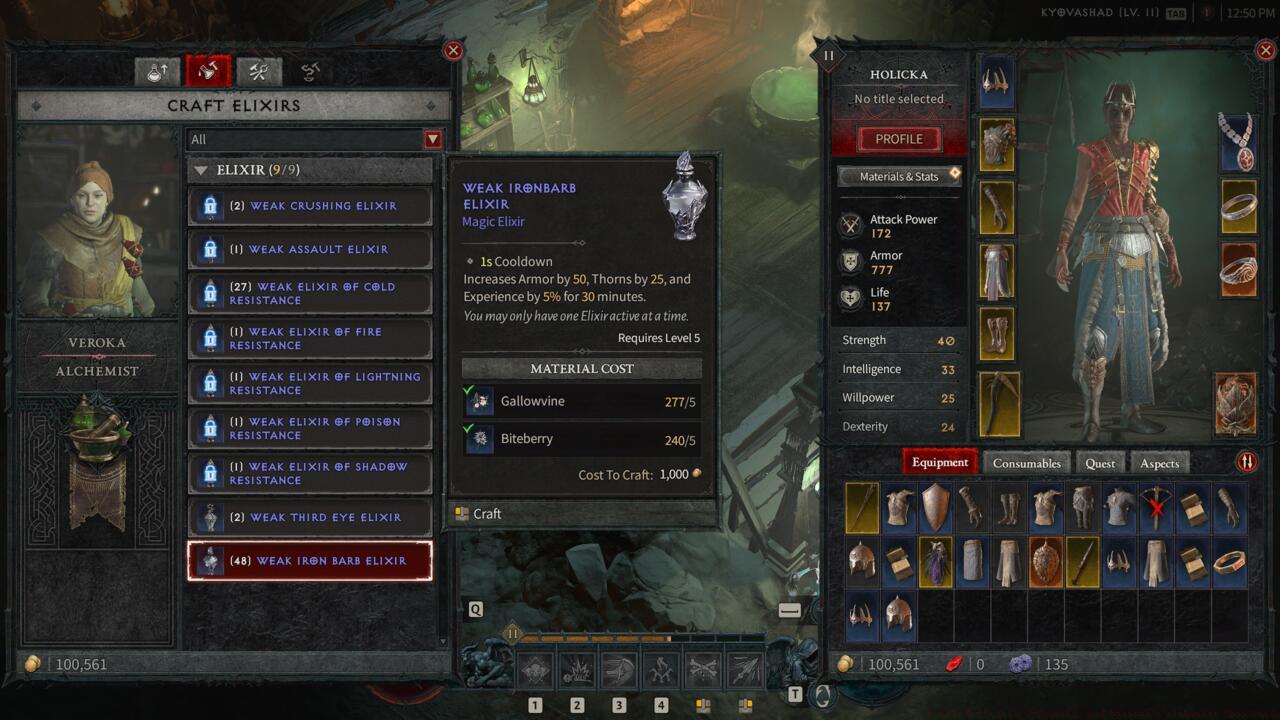This screenshot has height=720, width=1280.
Task: Select the Weak Crushing Elixir recipe
Action: coord(309,206)
